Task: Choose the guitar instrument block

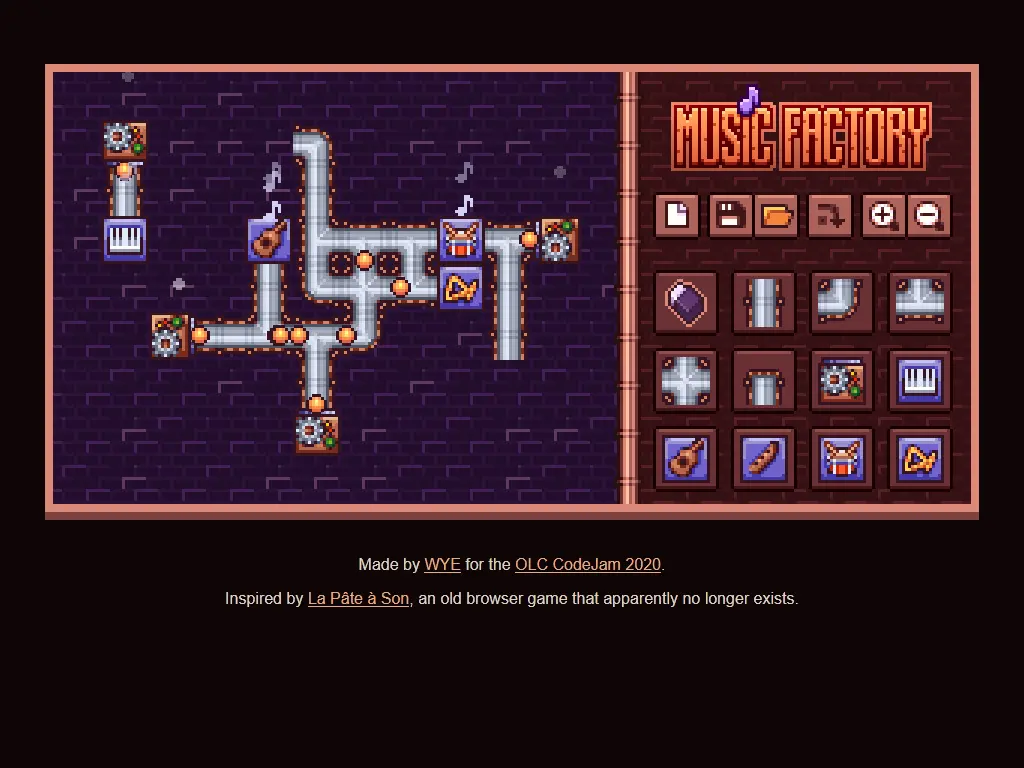Action: (x=686, y=458)
